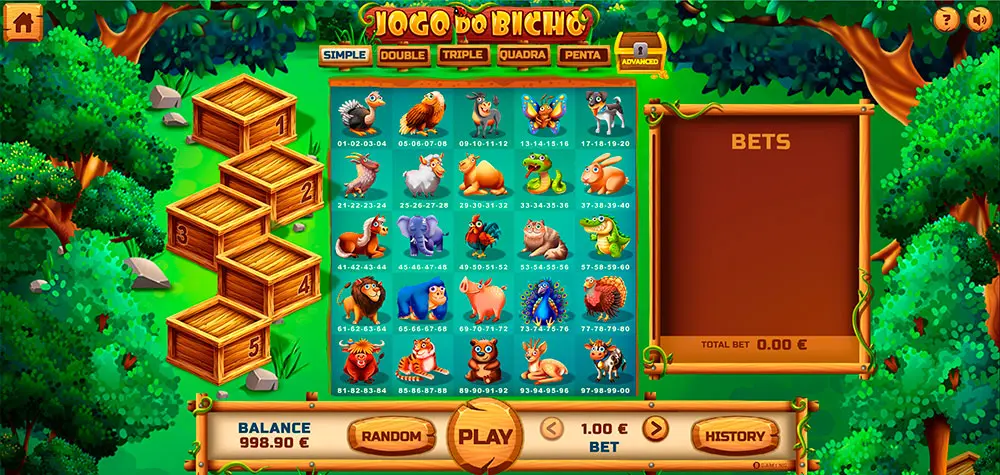The height and width of the screenshot is (475, 1000).
Task: Switch to the Simple bet tab
Action: tap(344, 55)
